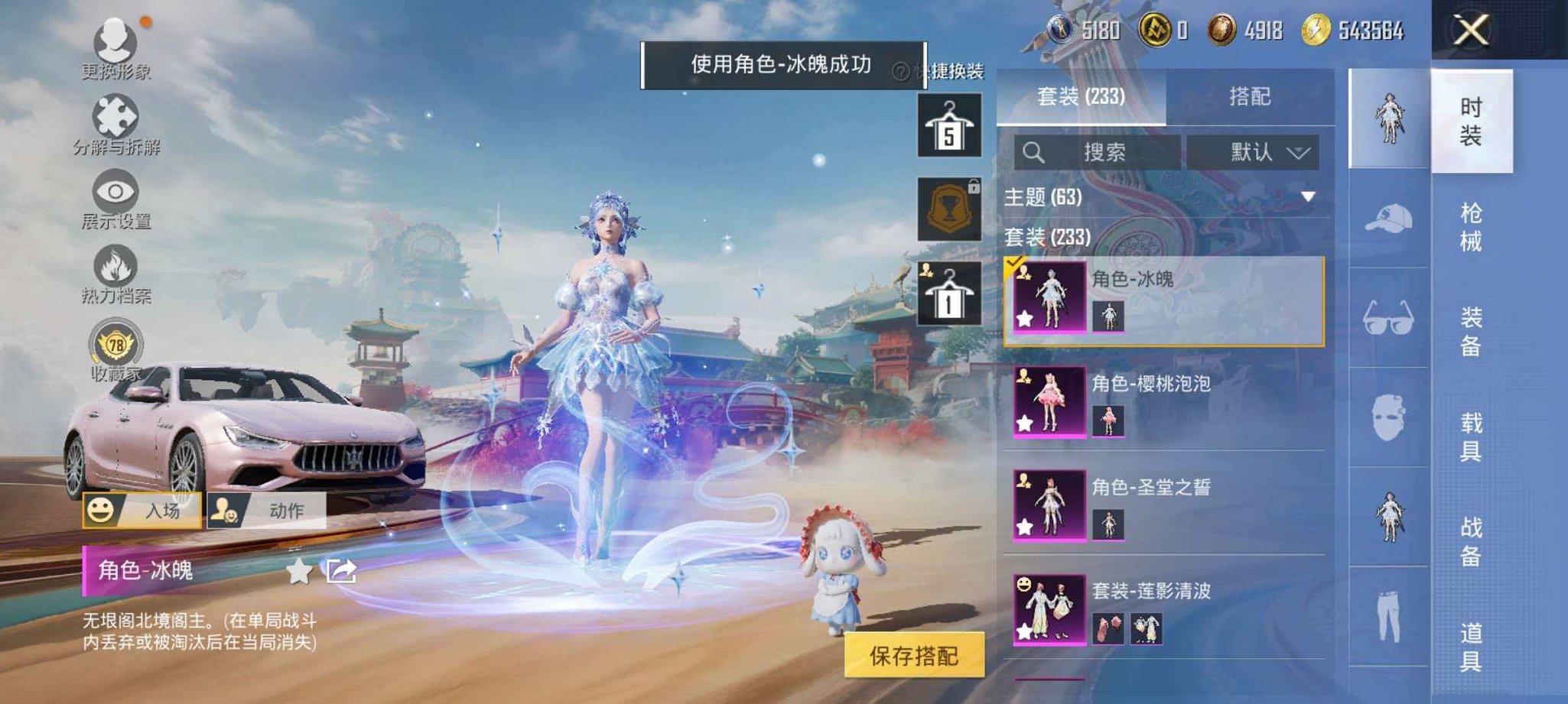Open 展示设置 display settings

[x=115, y=195]
